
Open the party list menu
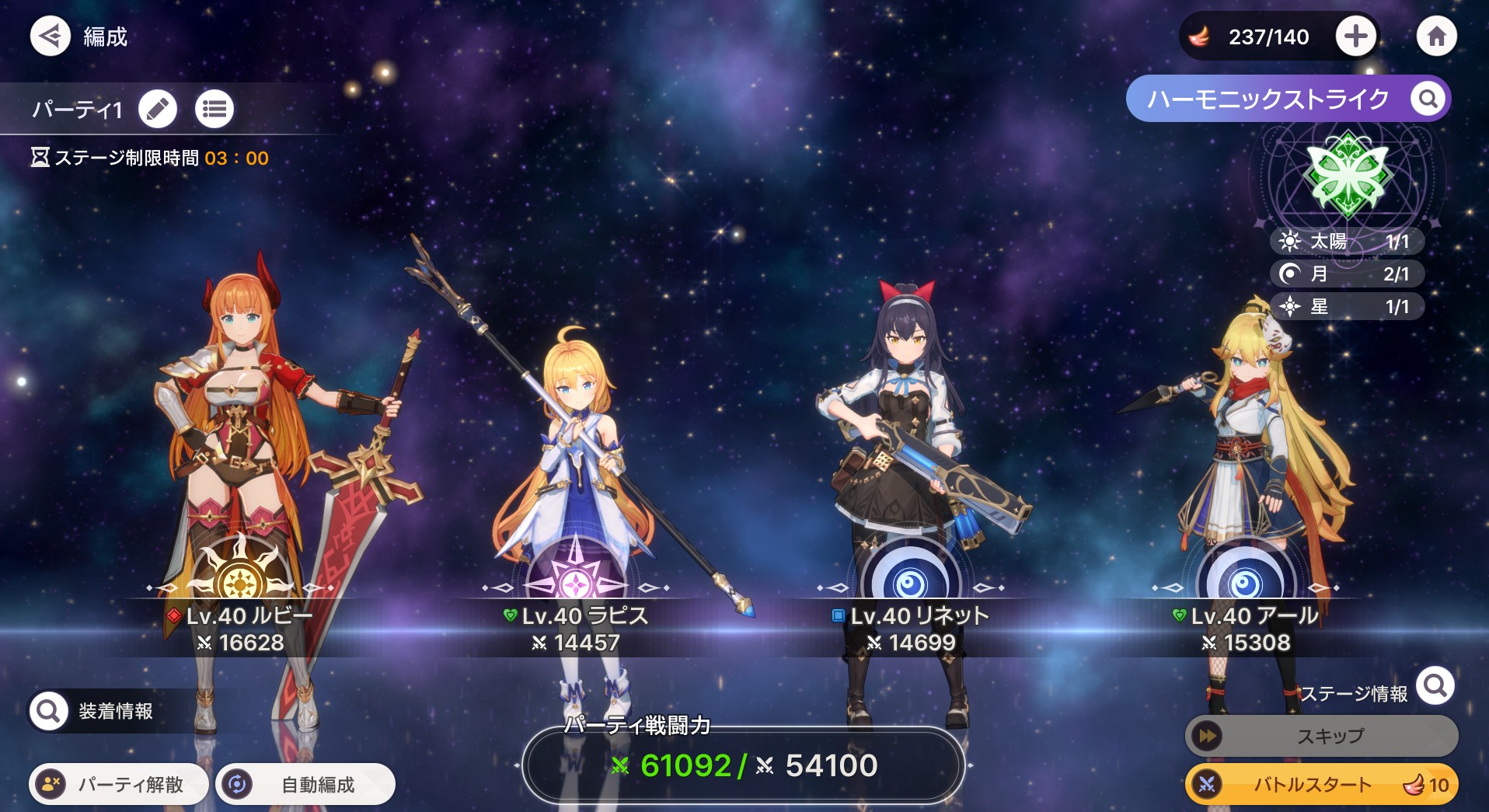pos(214,109)
